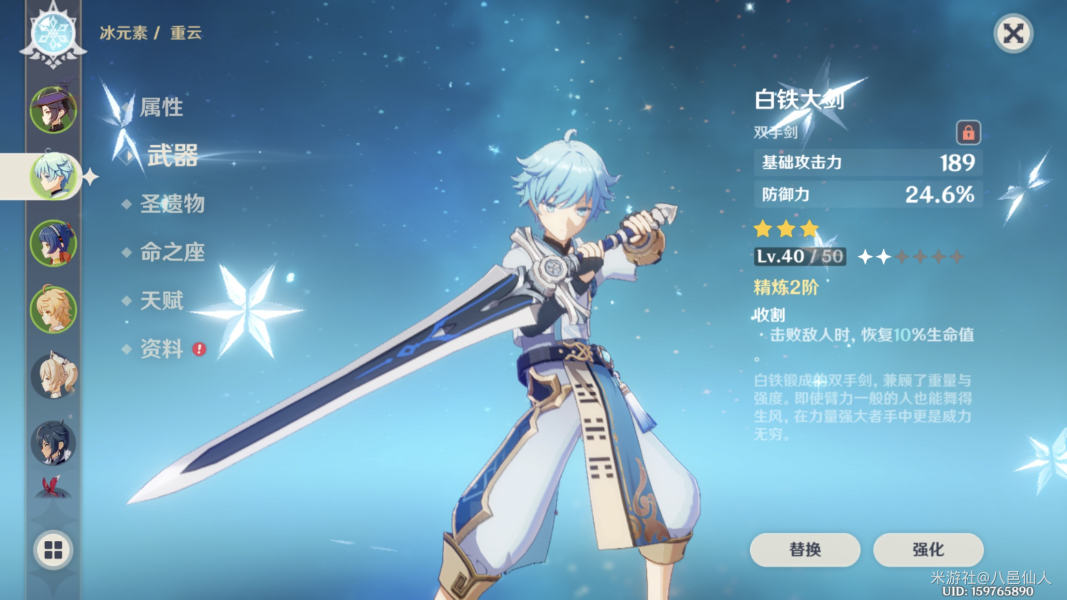The height and width of the screenshot is (600, 1067).
Task: Select the cat-eared pale-haired character portrait
Action: [x=53, y=376]
